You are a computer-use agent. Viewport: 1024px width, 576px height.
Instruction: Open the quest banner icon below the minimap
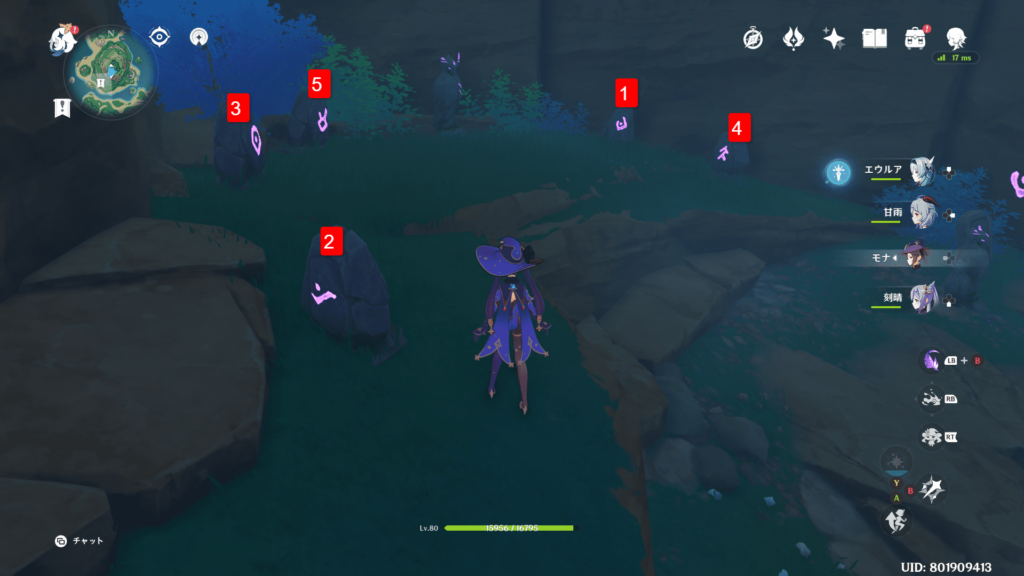pyautogui.click(x=62, y=108)
